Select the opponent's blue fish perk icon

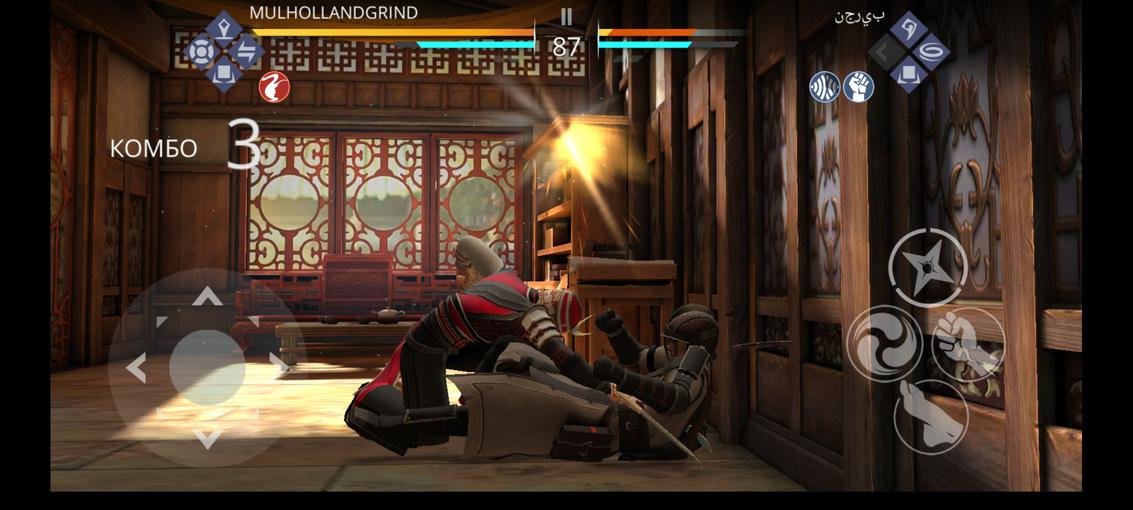pyautogui.click(x=824, y=87)
